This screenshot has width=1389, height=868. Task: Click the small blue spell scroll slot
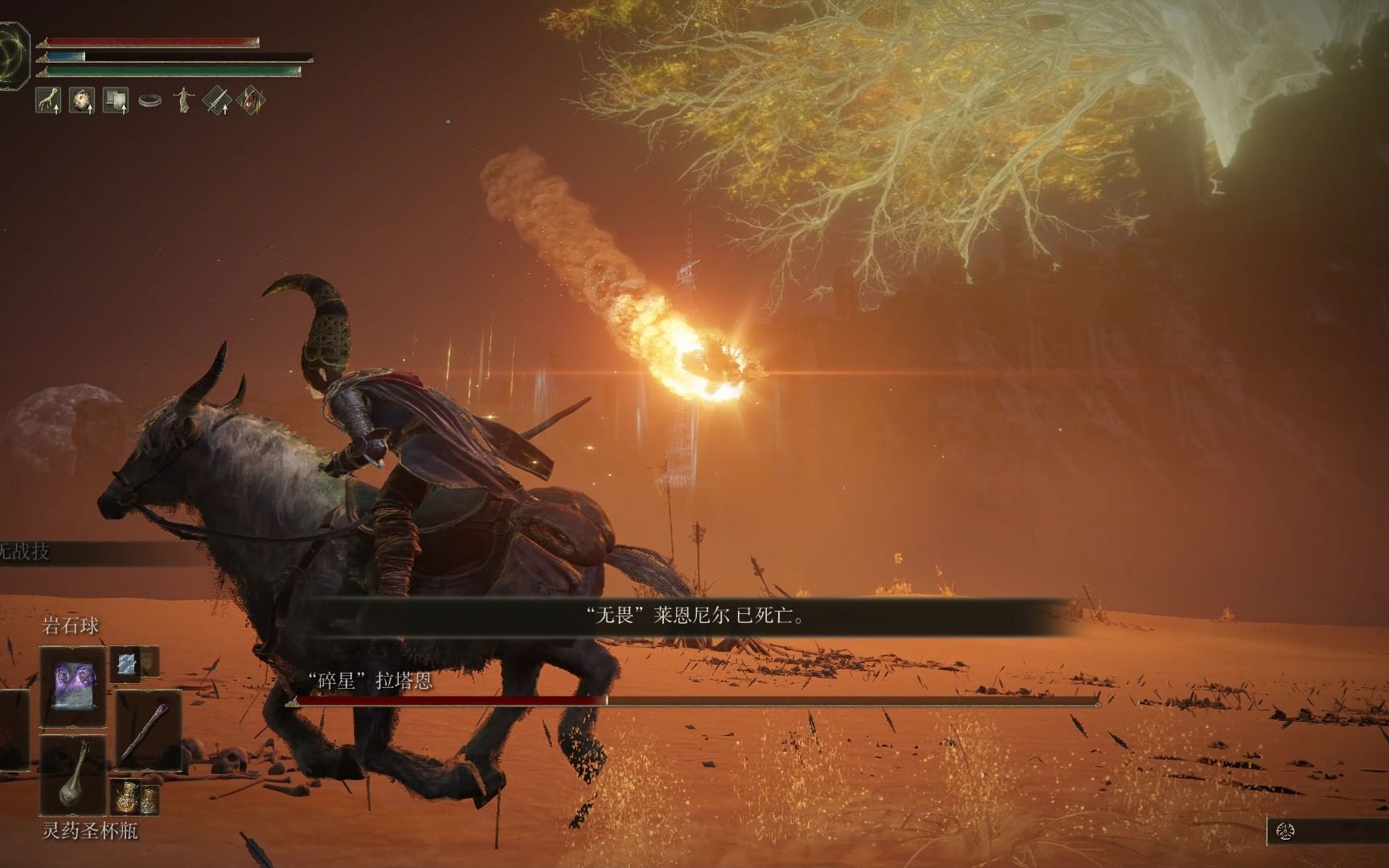126,662
